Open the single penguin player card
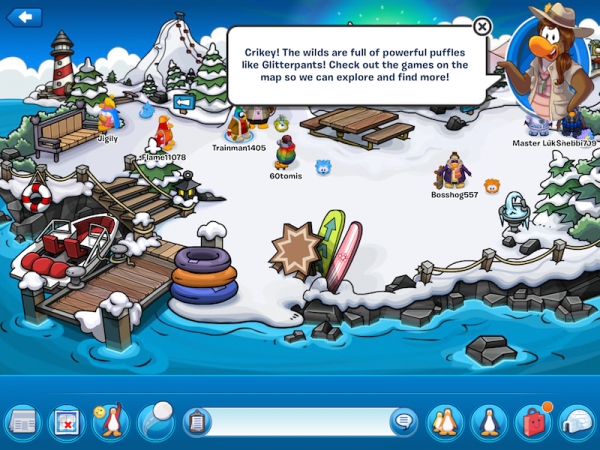This screenshot has width=600, height=450. [x=489, y=422]
